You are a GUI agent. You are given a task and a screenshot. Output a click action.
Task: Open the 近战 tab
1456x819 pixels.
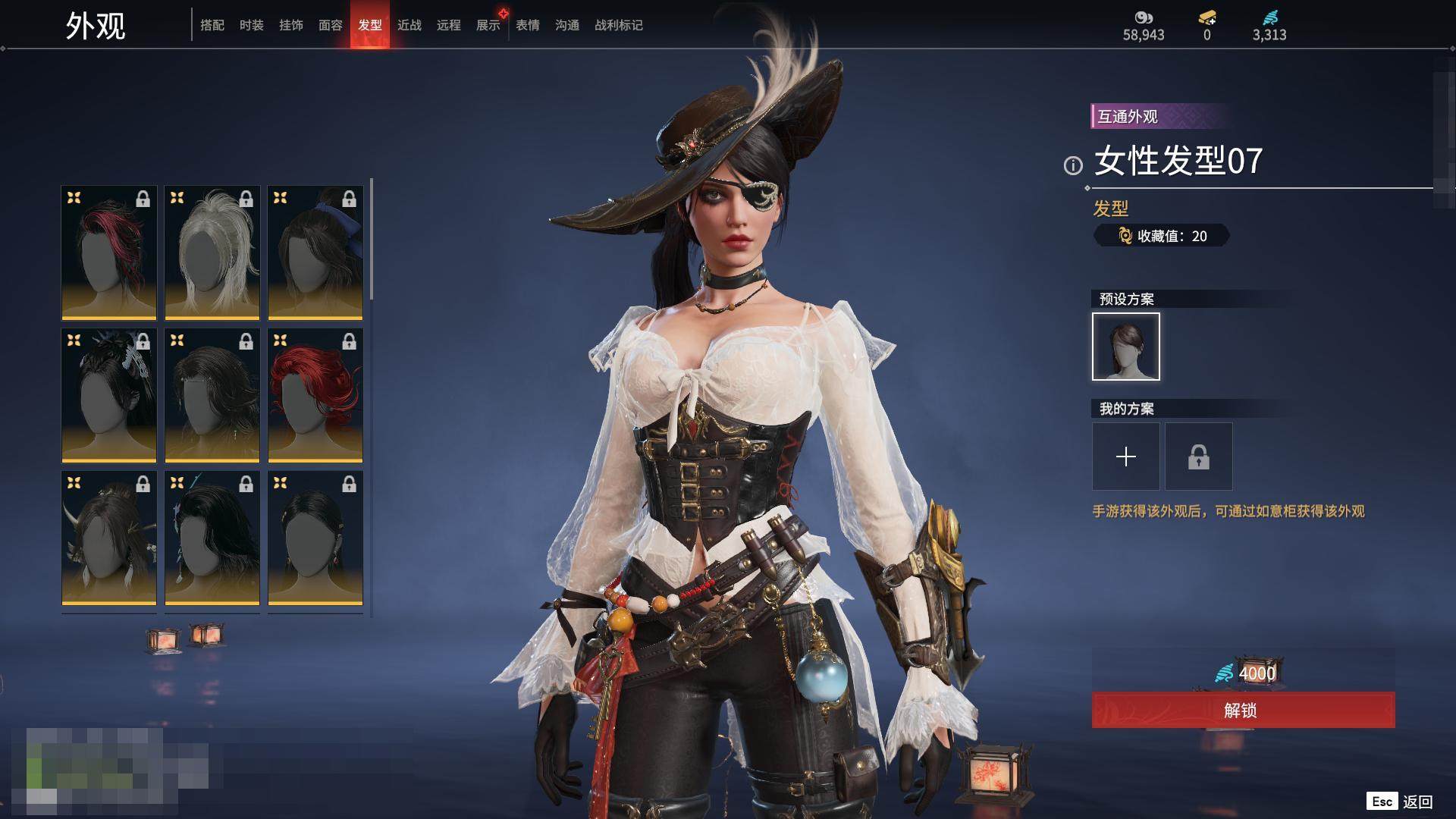point(409,25)
